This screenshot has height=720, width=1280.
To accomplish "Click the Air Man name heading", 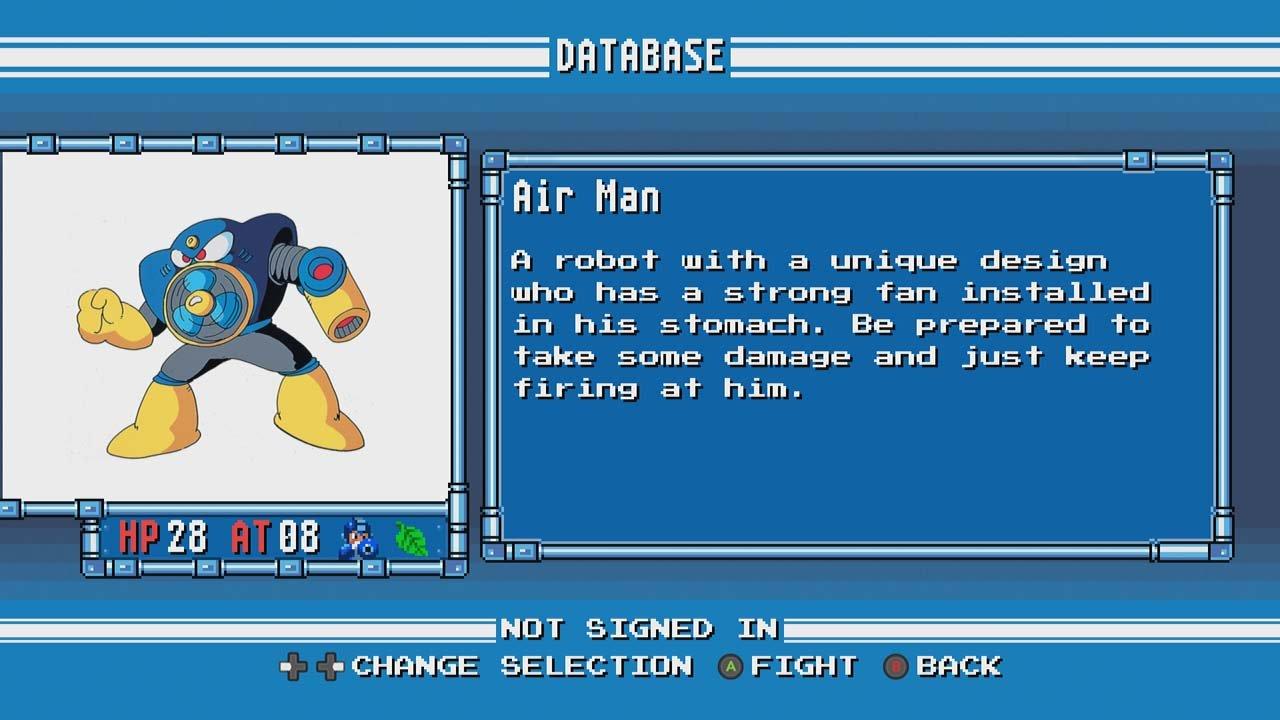I will pyautogui.click(x=585, y=198).
